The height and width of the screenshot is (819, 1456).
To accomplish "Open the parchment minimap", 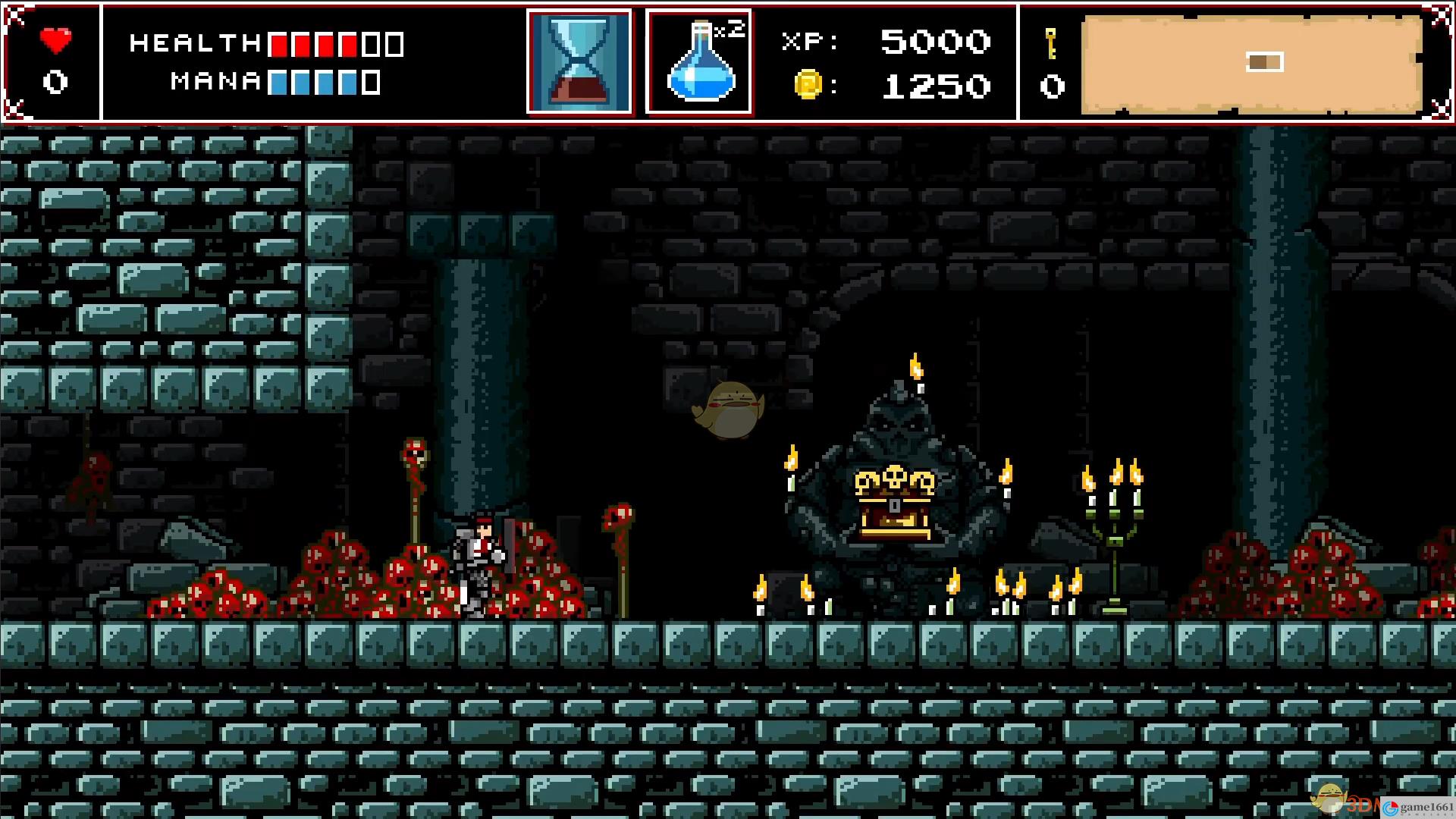I will [x=1251, y=64].
